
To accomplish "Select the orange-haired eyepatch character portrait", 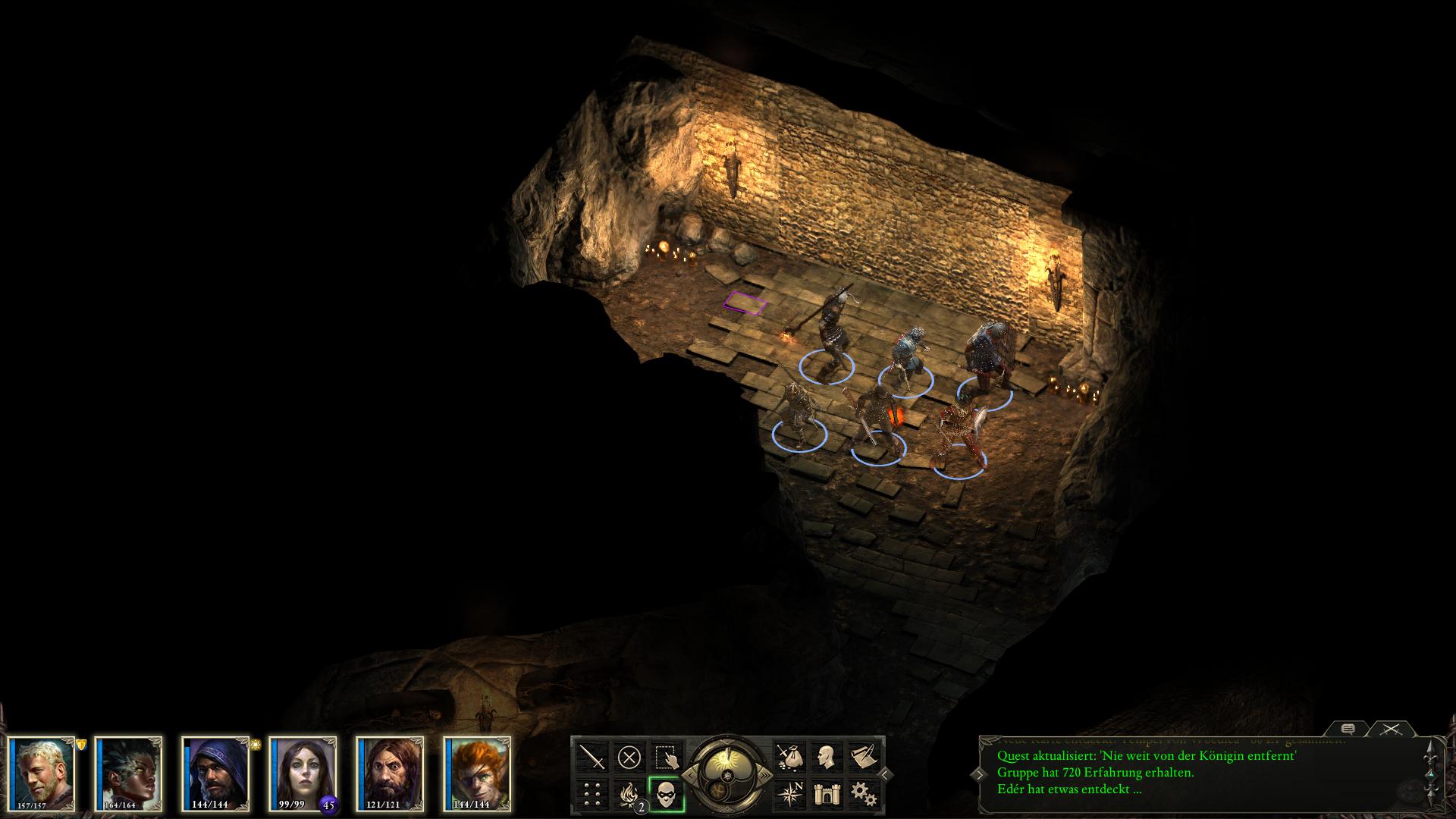I will (477, 773).
